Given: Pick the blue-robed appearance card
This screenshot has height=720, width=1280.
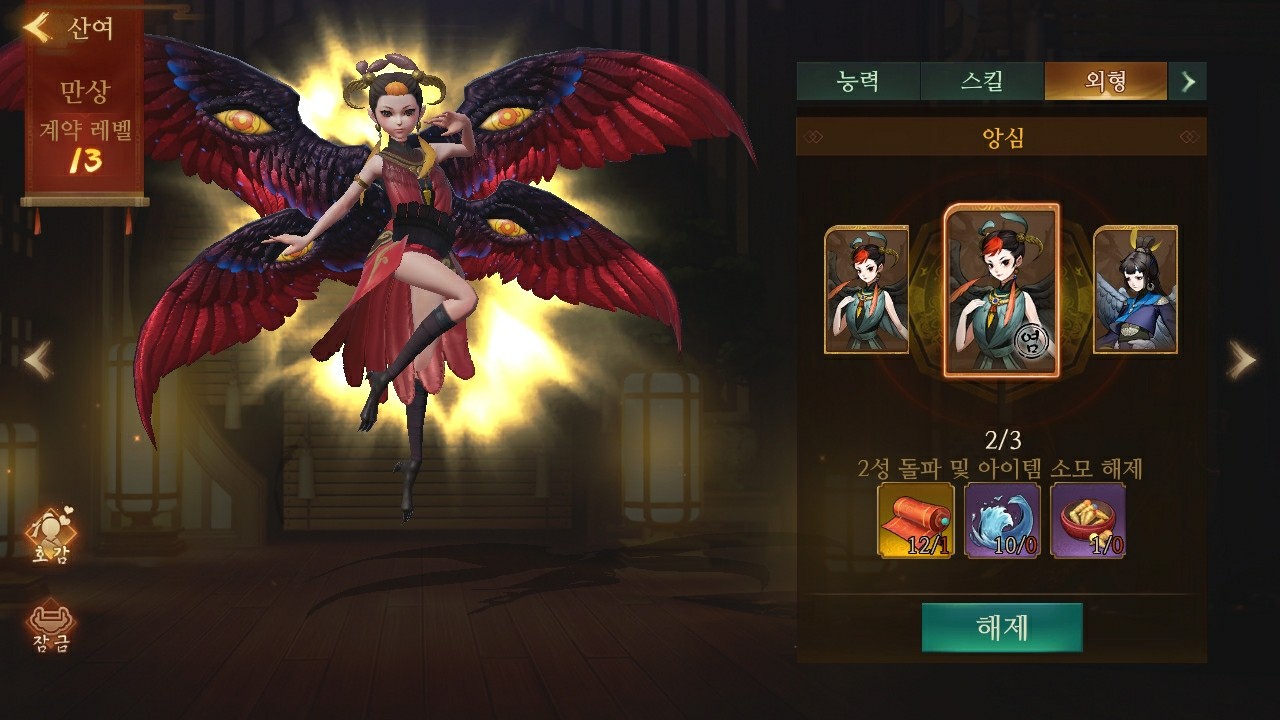Looking at the screenshot, I should 1135,290.
